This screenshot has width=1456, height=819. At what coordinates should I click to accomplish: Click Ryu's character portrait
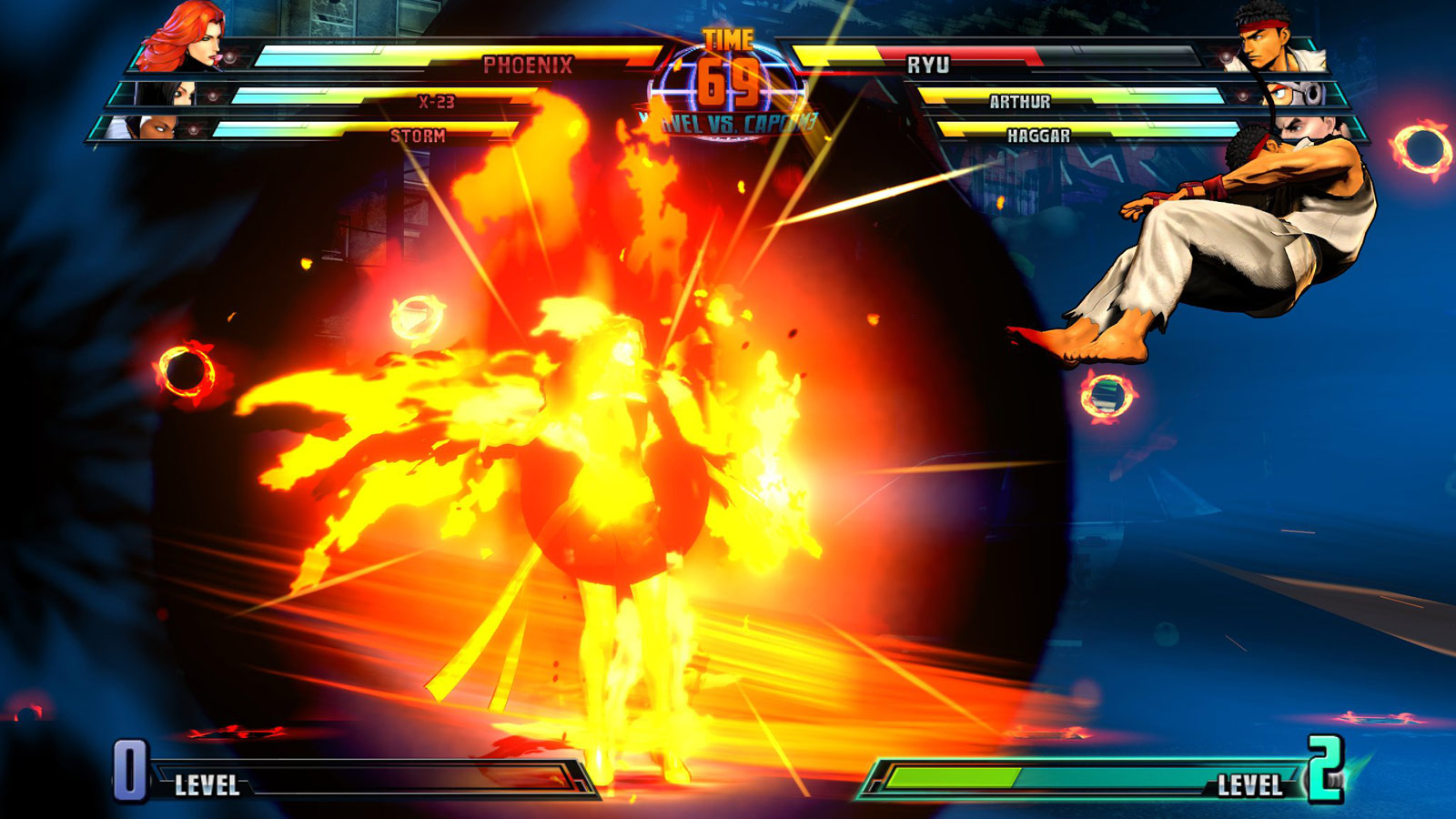1265,41
